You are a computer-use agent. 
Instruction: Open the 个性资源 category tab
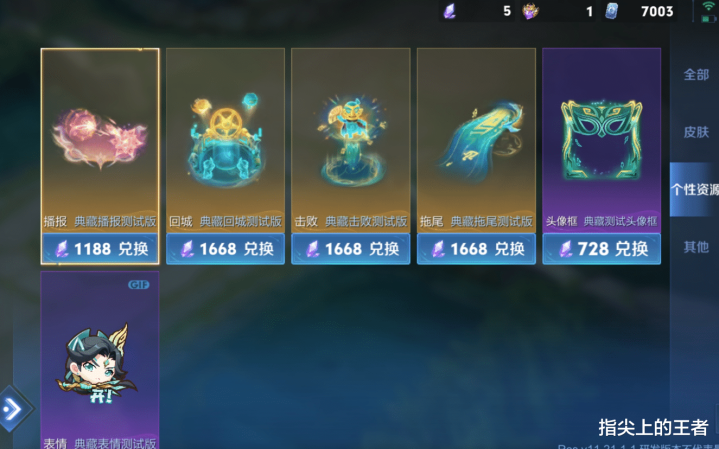pos(695,189)
